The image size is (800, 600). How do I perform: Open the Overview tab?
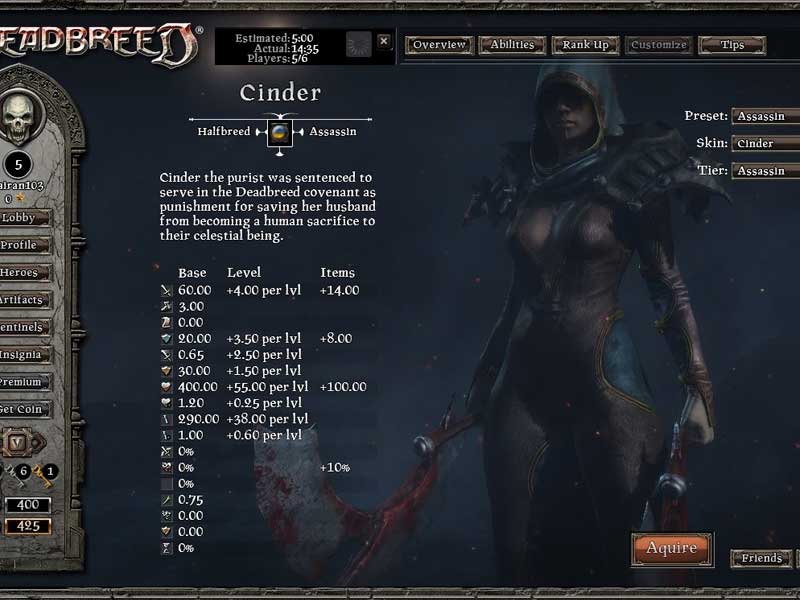tap(440, 45)
